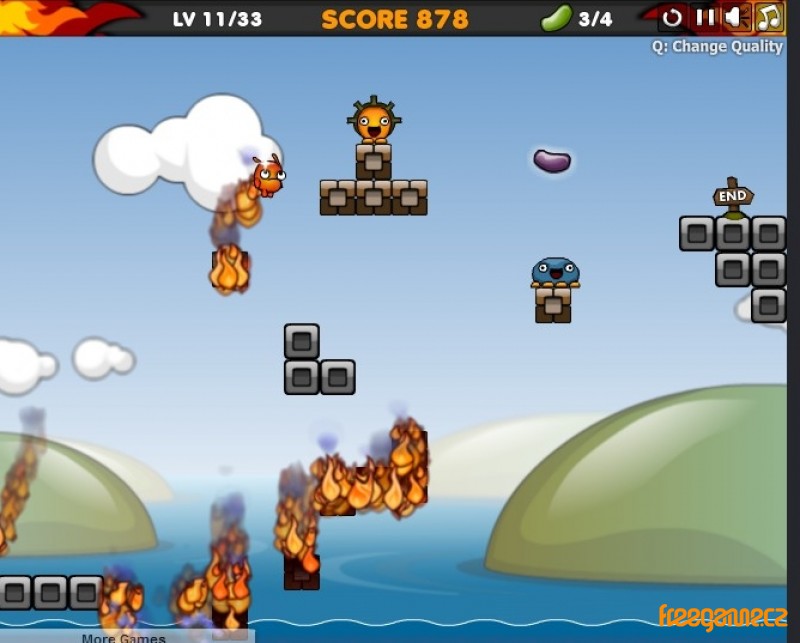This screenshot has width=800, height=643.
Task: Restart the current level
Action: tap(673, 17)
